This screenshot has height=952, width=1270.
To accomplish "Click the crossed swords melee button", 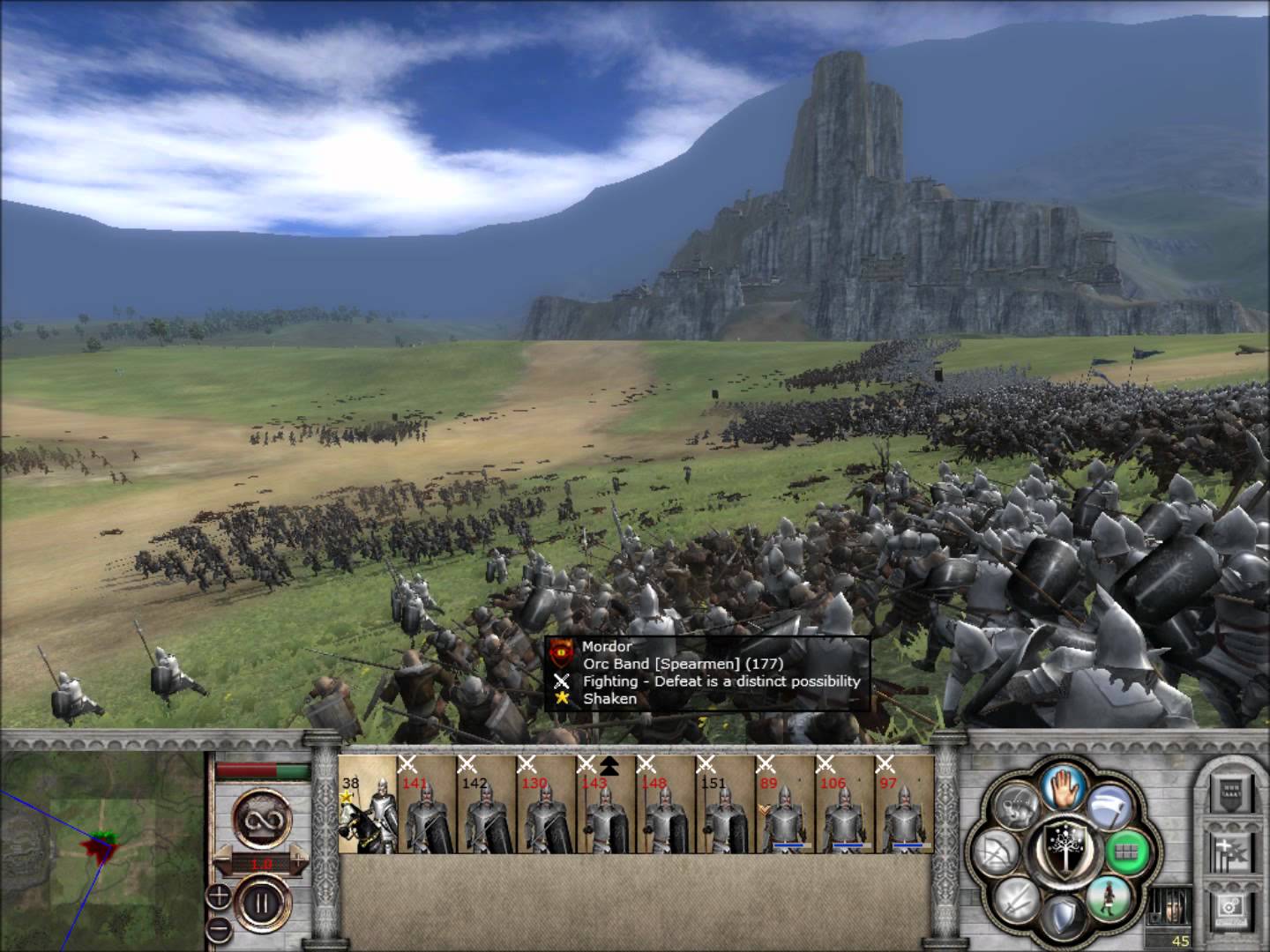I will pos(1017,899).
